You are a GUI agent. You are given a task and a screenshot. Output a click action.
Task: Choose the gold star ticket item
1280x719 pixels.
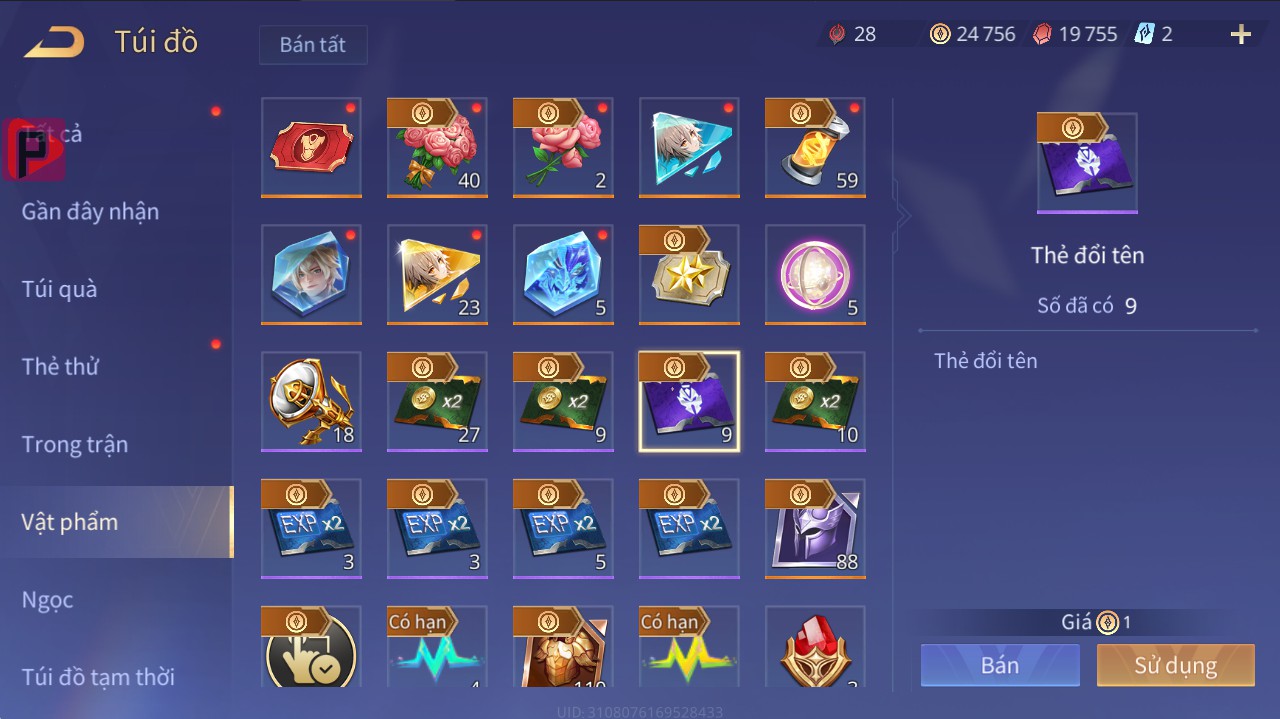(689, 274)
